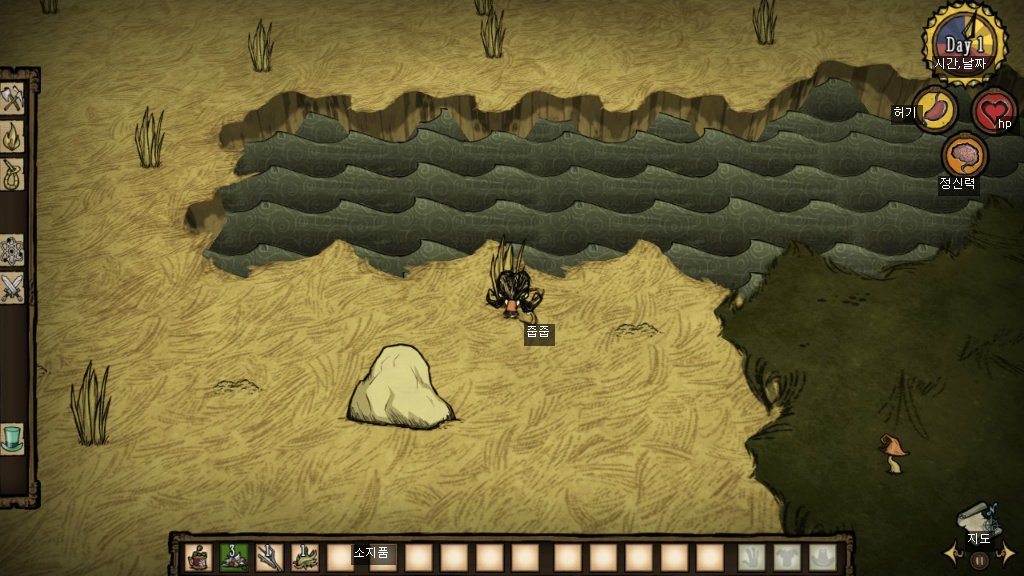Select the first inventory slot item

pos(200,557)
